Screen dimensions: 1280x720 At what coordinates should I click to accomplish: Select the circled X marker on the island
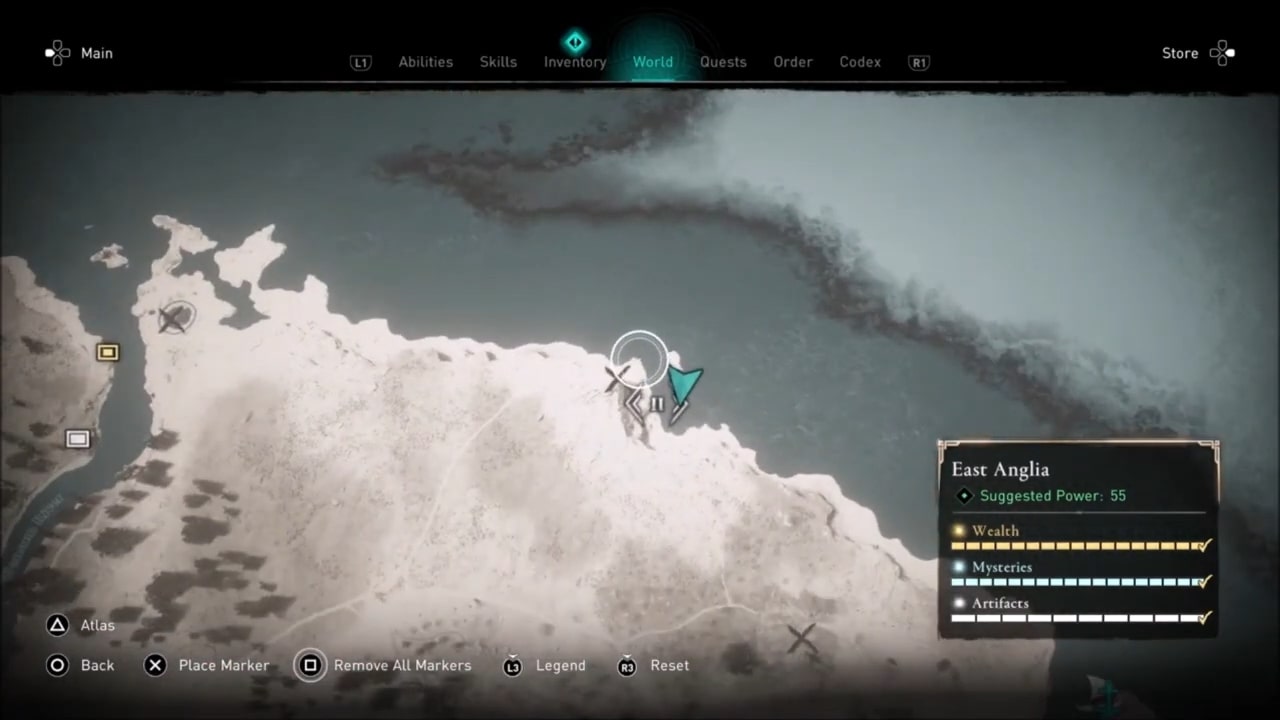pos(174,319)
